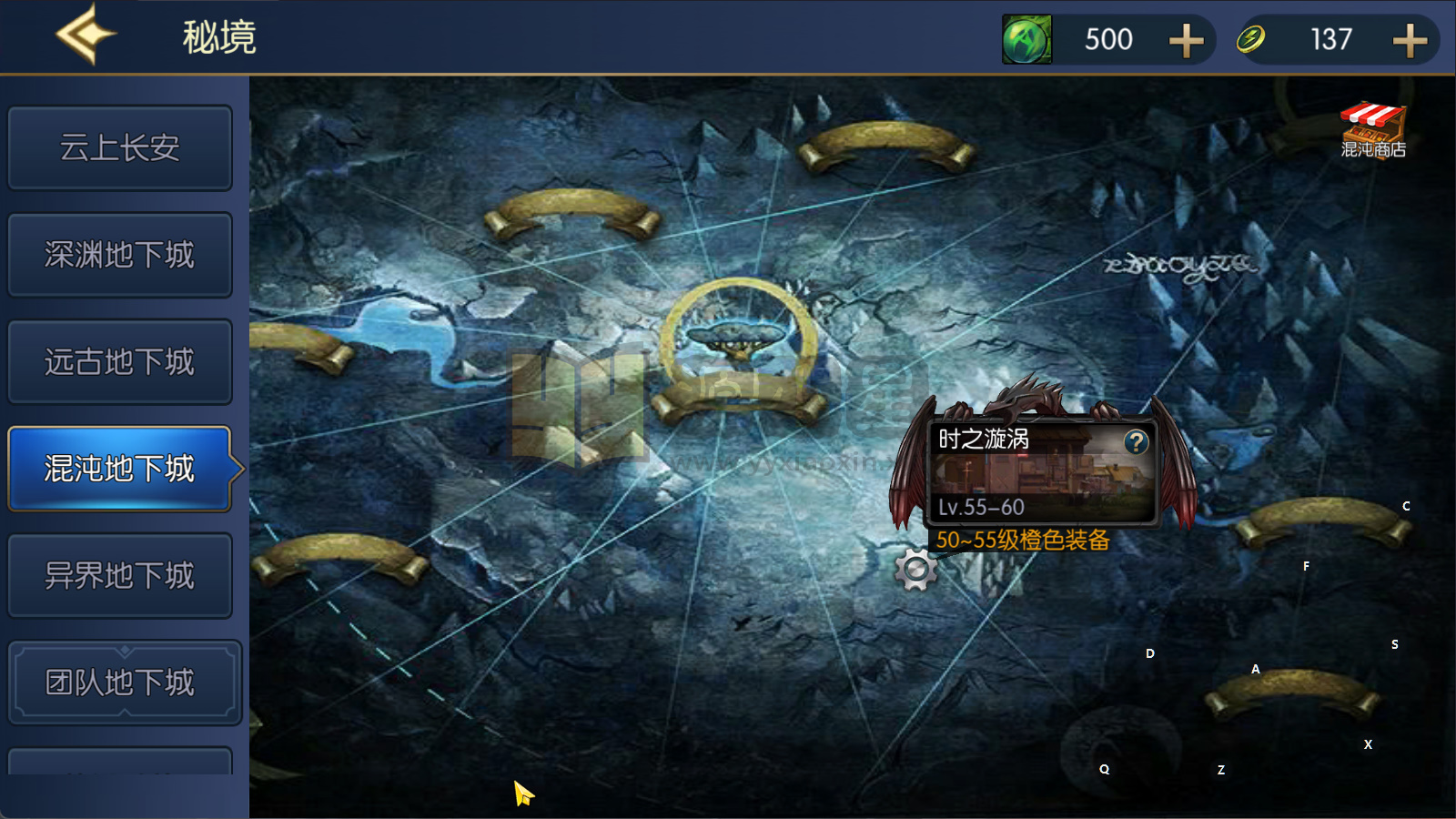Add energy with plus next to 500
The image size is (1456, 819).
click(x=1185, y=39)
